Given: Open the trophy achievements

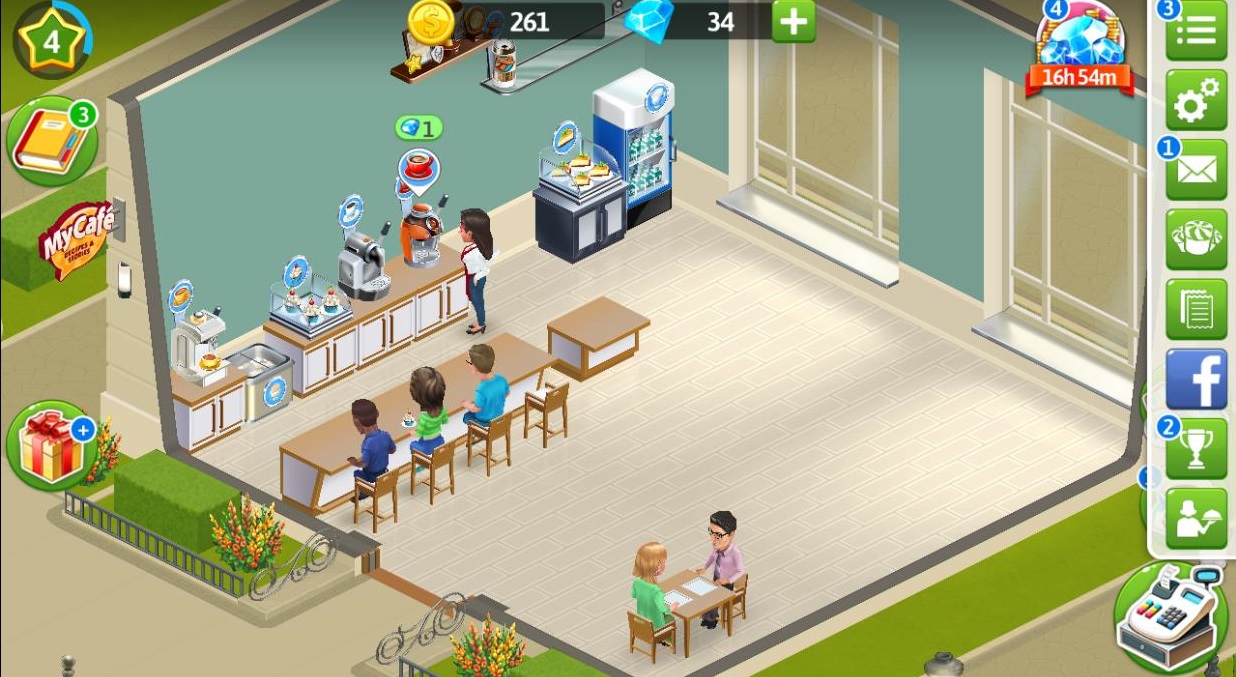Looking at the screenshot, I should 1197,448.
